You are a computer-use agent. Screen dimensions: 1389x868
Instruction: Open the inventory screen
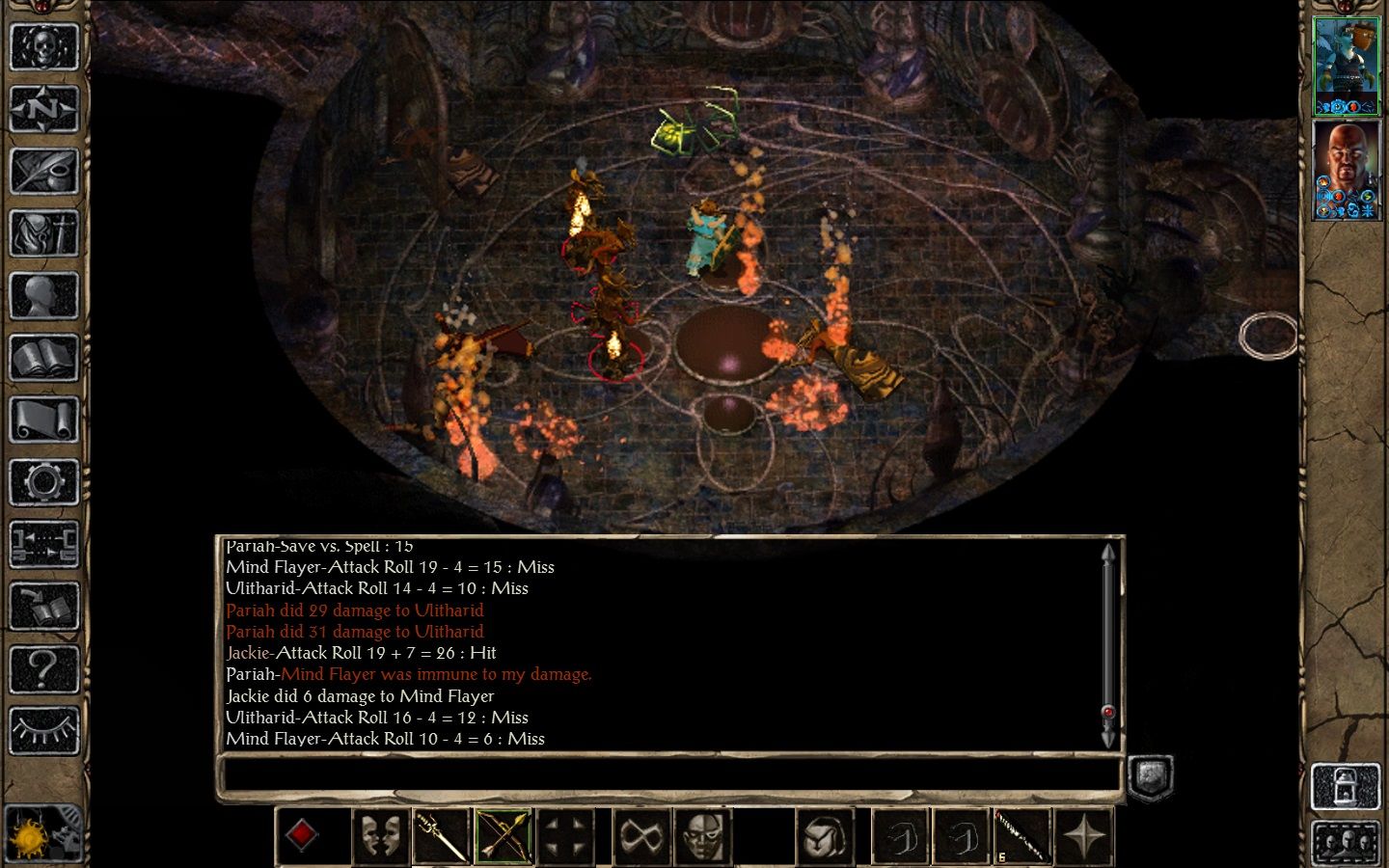43,233
